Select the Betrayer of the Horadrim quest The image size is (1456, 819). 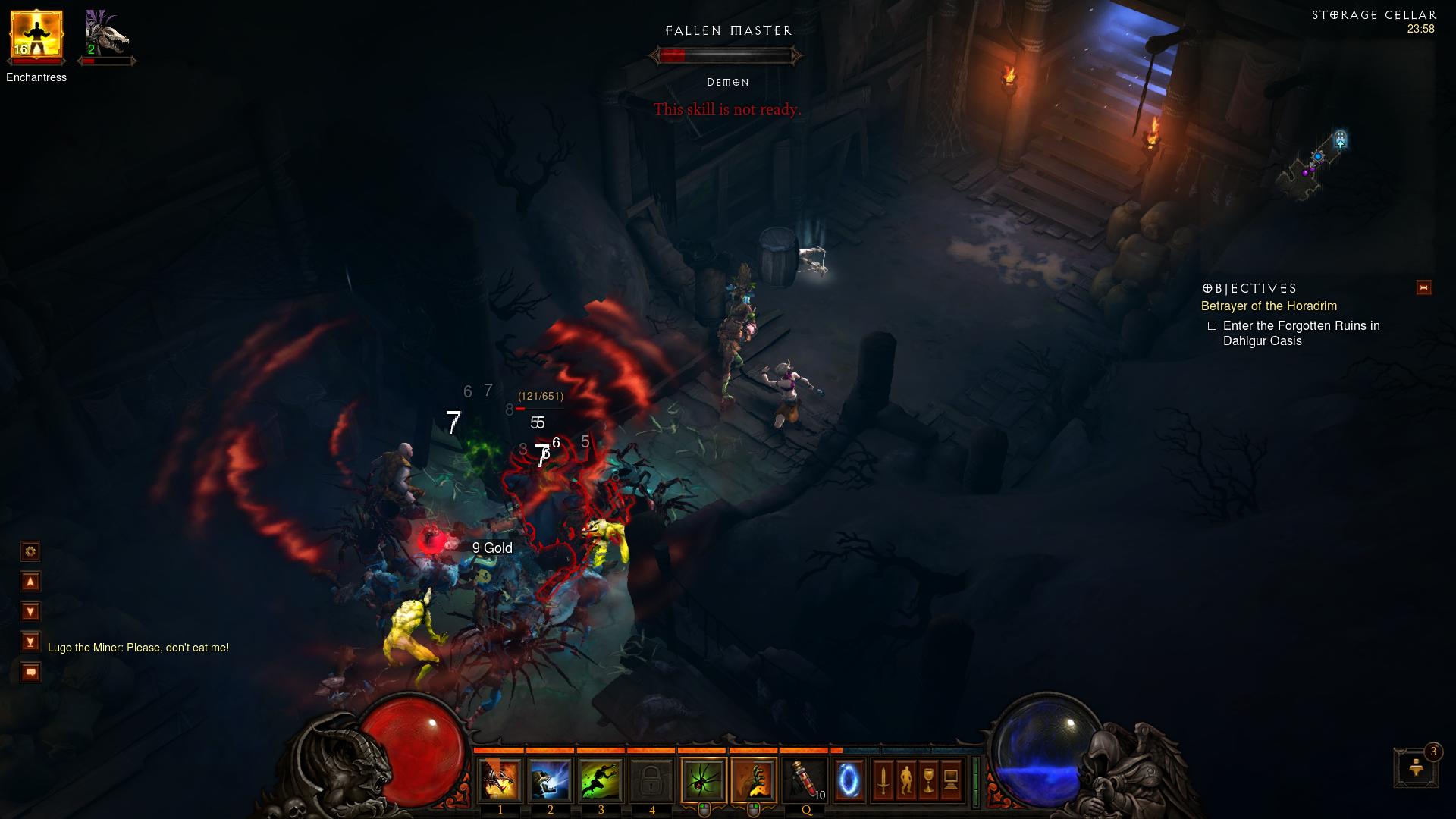coord(1269,306)
